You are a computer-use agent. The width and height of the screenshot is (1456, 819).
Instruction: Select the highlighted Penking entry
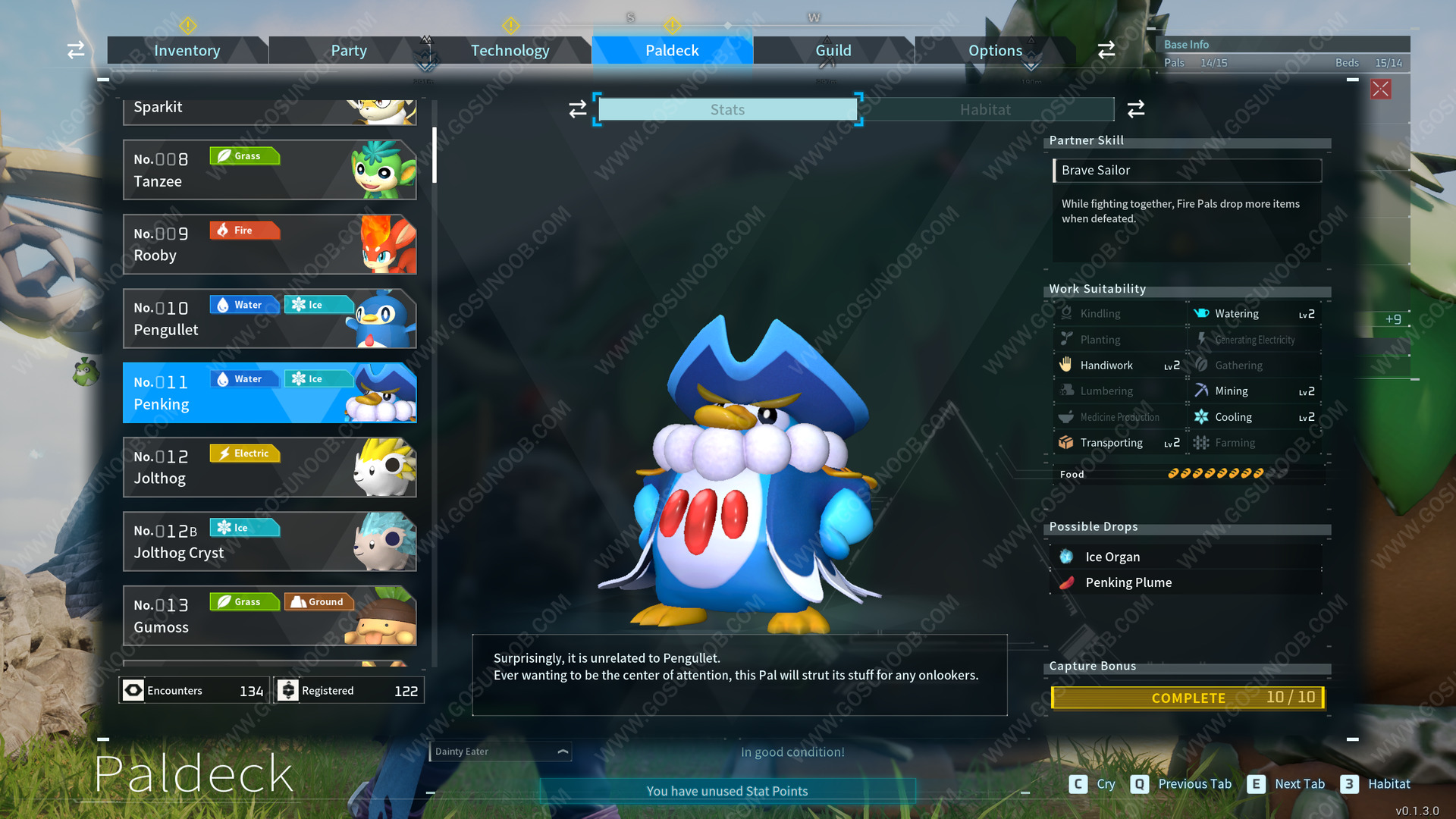[x=269, y=393]
